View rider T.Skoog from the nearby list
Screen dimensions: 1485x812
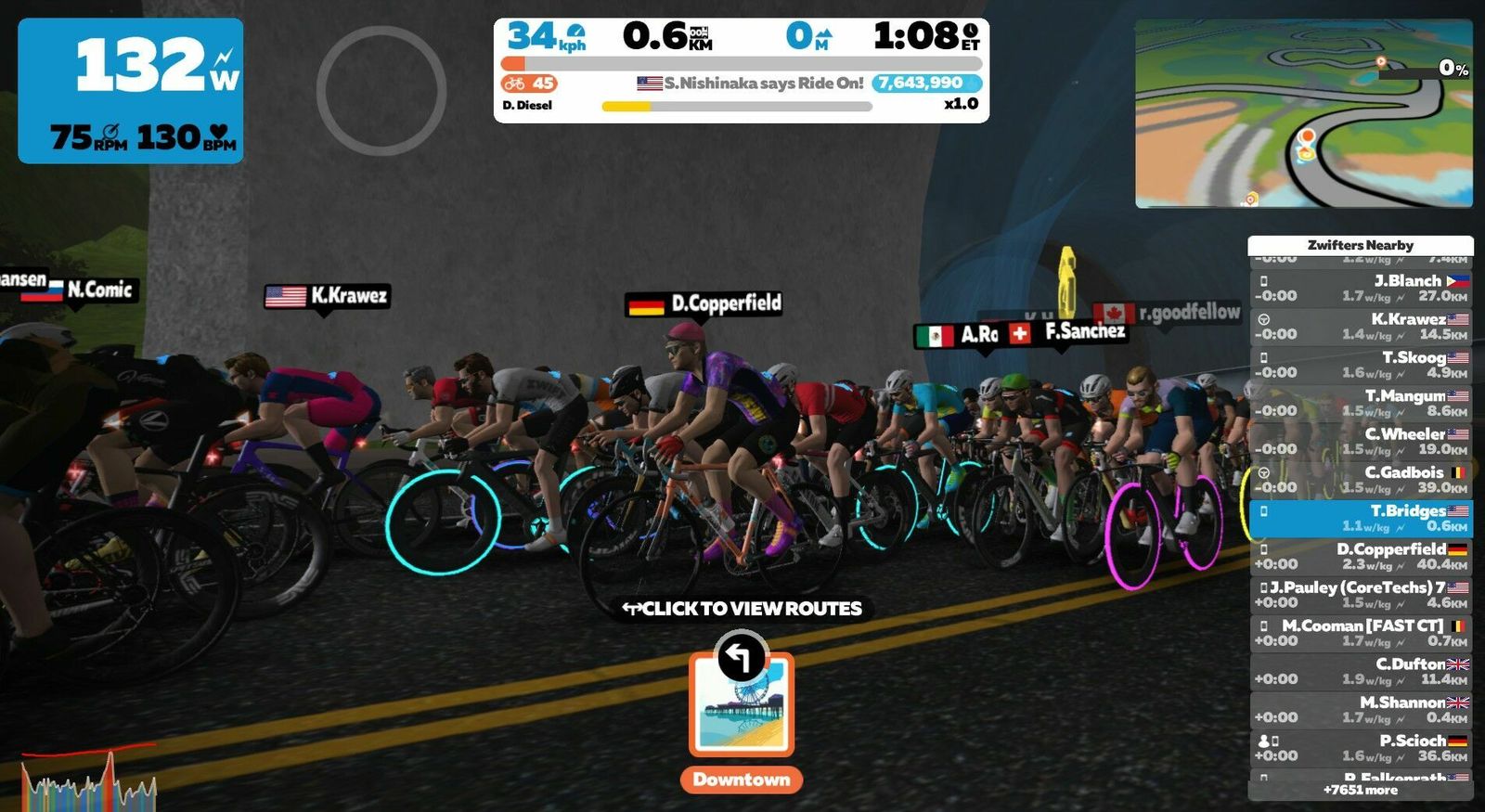pyautogui.click(x=1361, y=365)
